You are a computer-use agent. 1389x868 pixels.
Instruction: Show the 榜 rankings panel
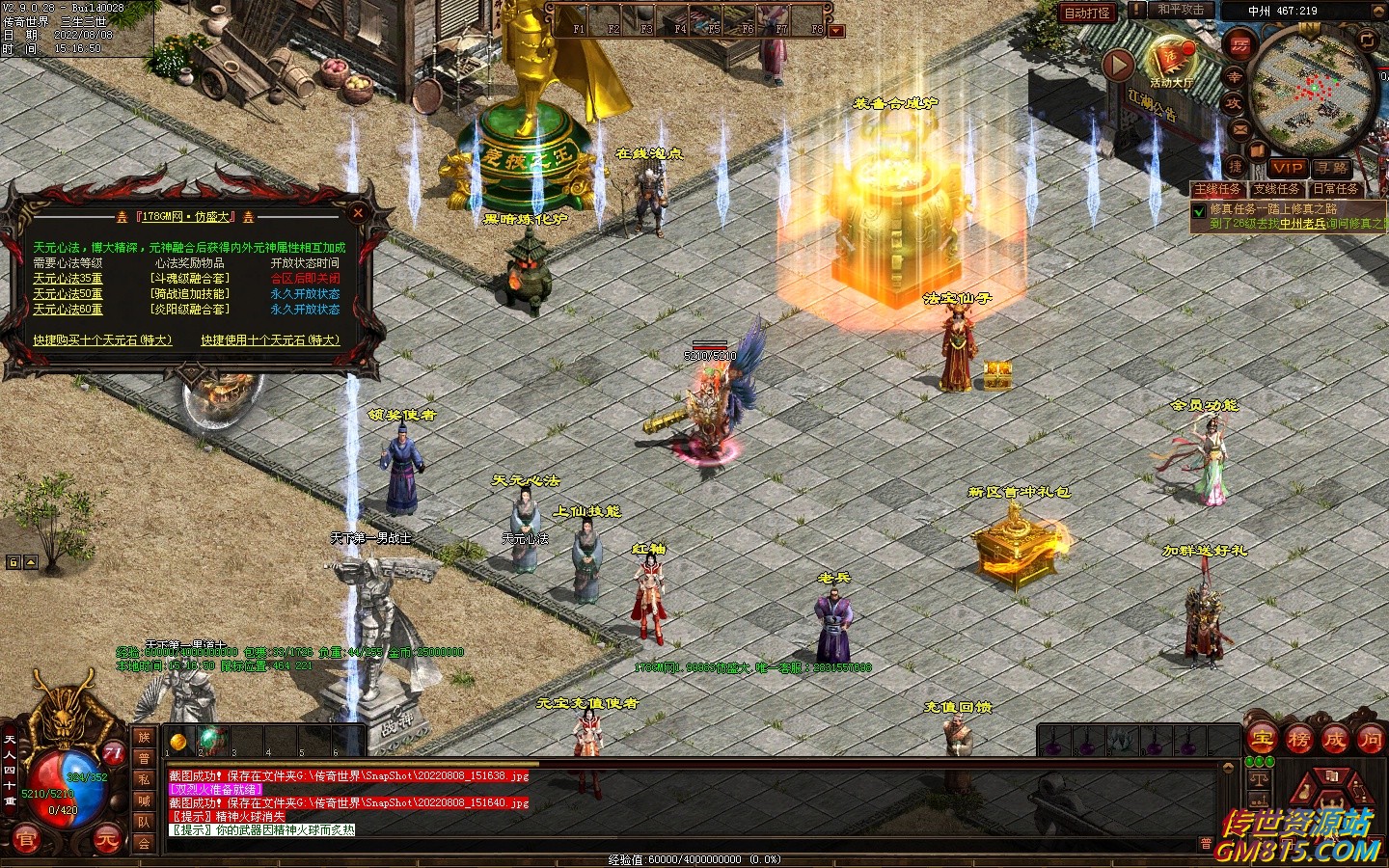(x=1298, y=739)
